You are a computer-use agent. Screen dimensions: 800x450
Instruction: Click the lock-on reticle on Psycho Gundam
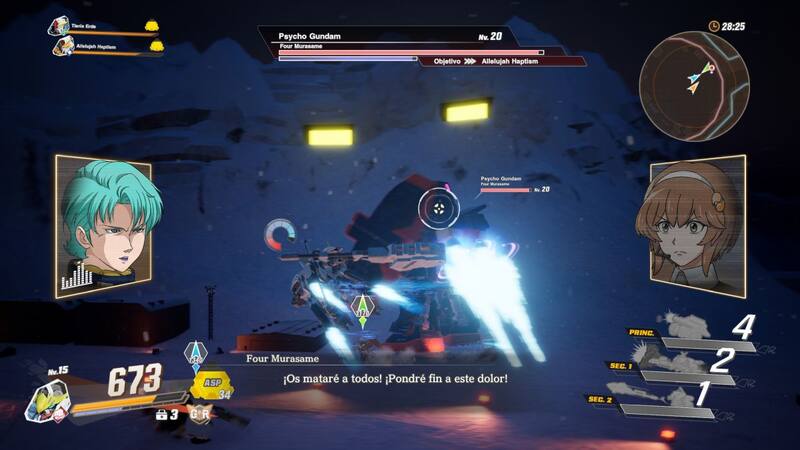pos(438,207)
